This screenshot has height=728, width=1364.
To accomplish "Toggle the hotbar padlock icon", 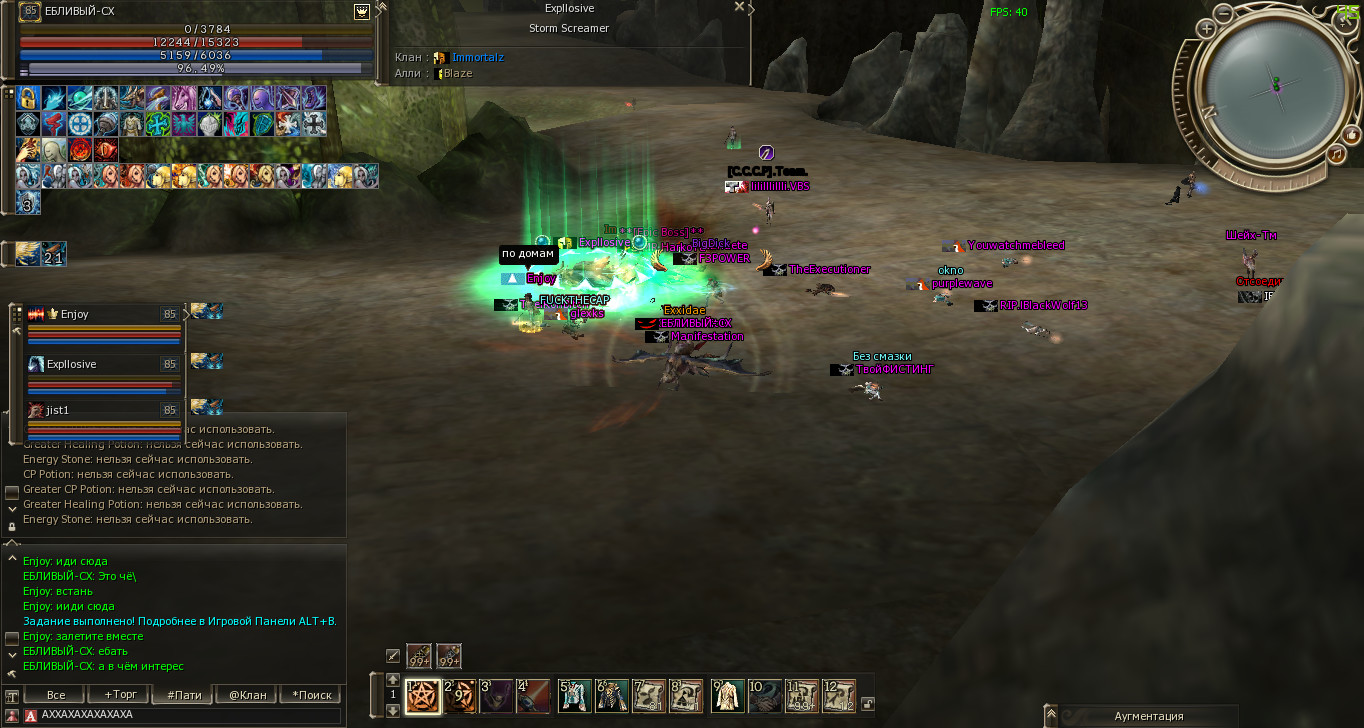I will pyautogui.click(x=867, y=703).
